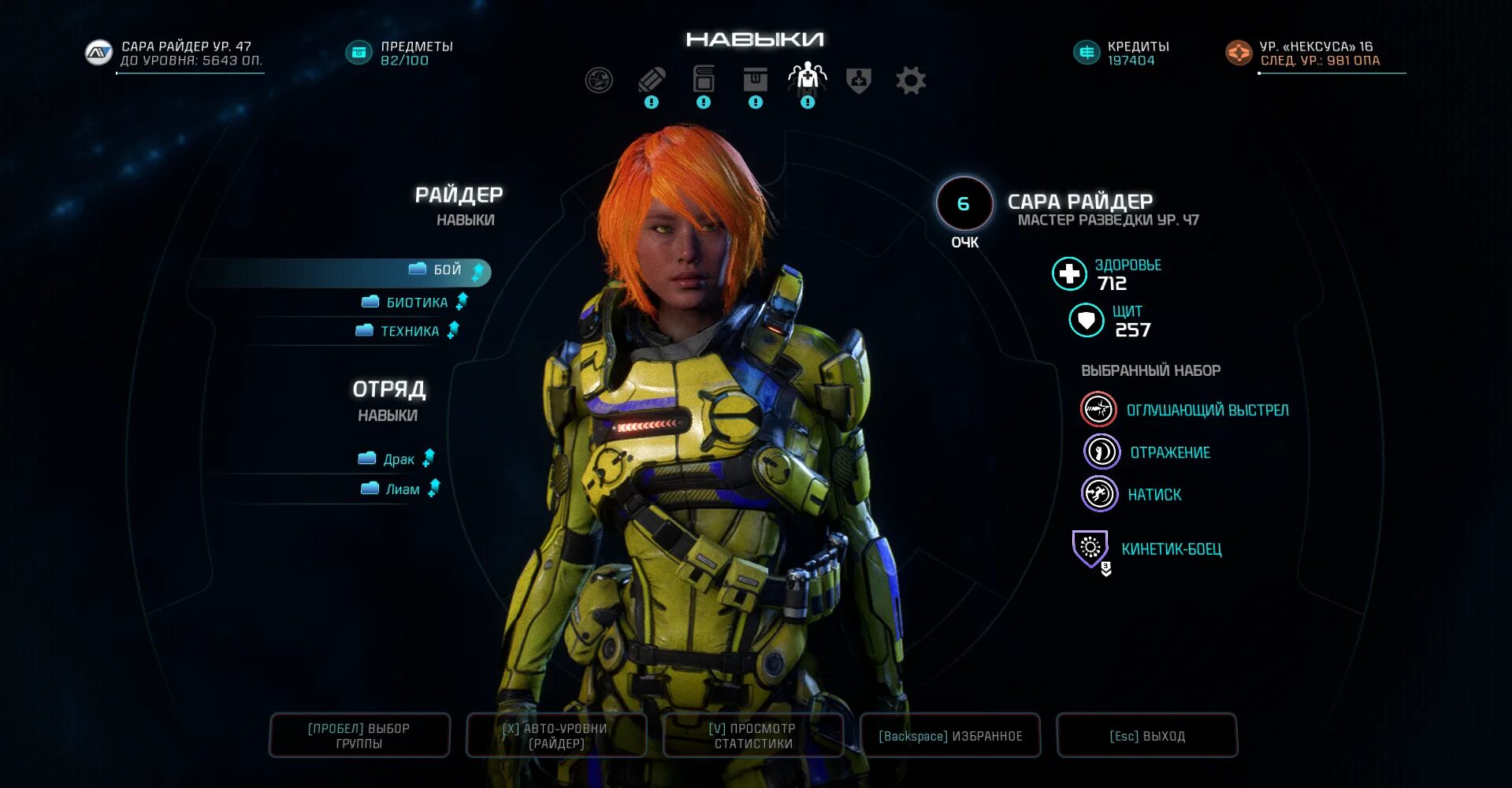The height and width of the screenshot is (788, 1512).
Task: Select the БИОТИКА skills category
Action: pyautogui.click(x=416, y=303)
